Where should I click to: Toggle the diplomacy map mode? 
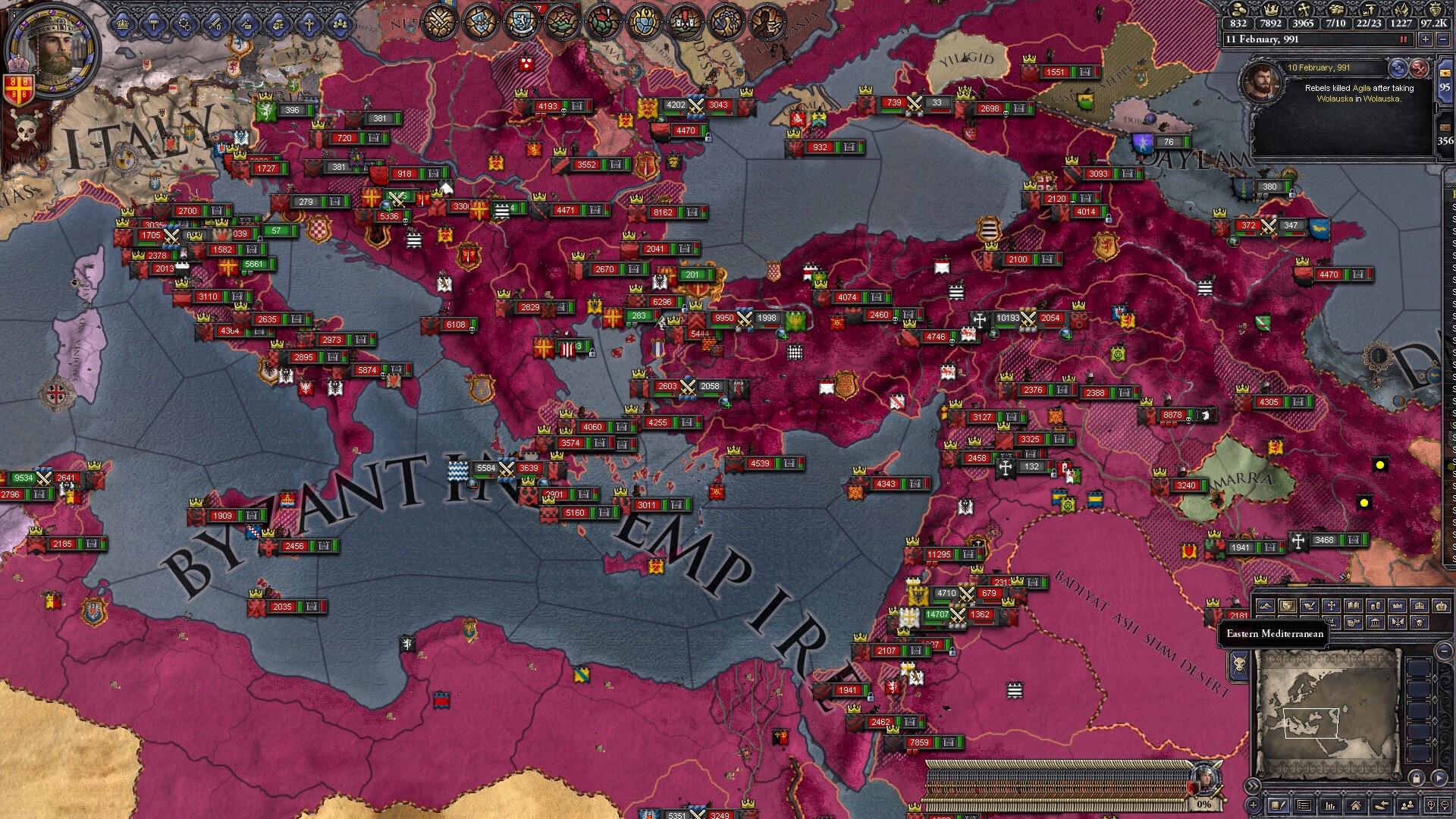(x=1310, y=605)
